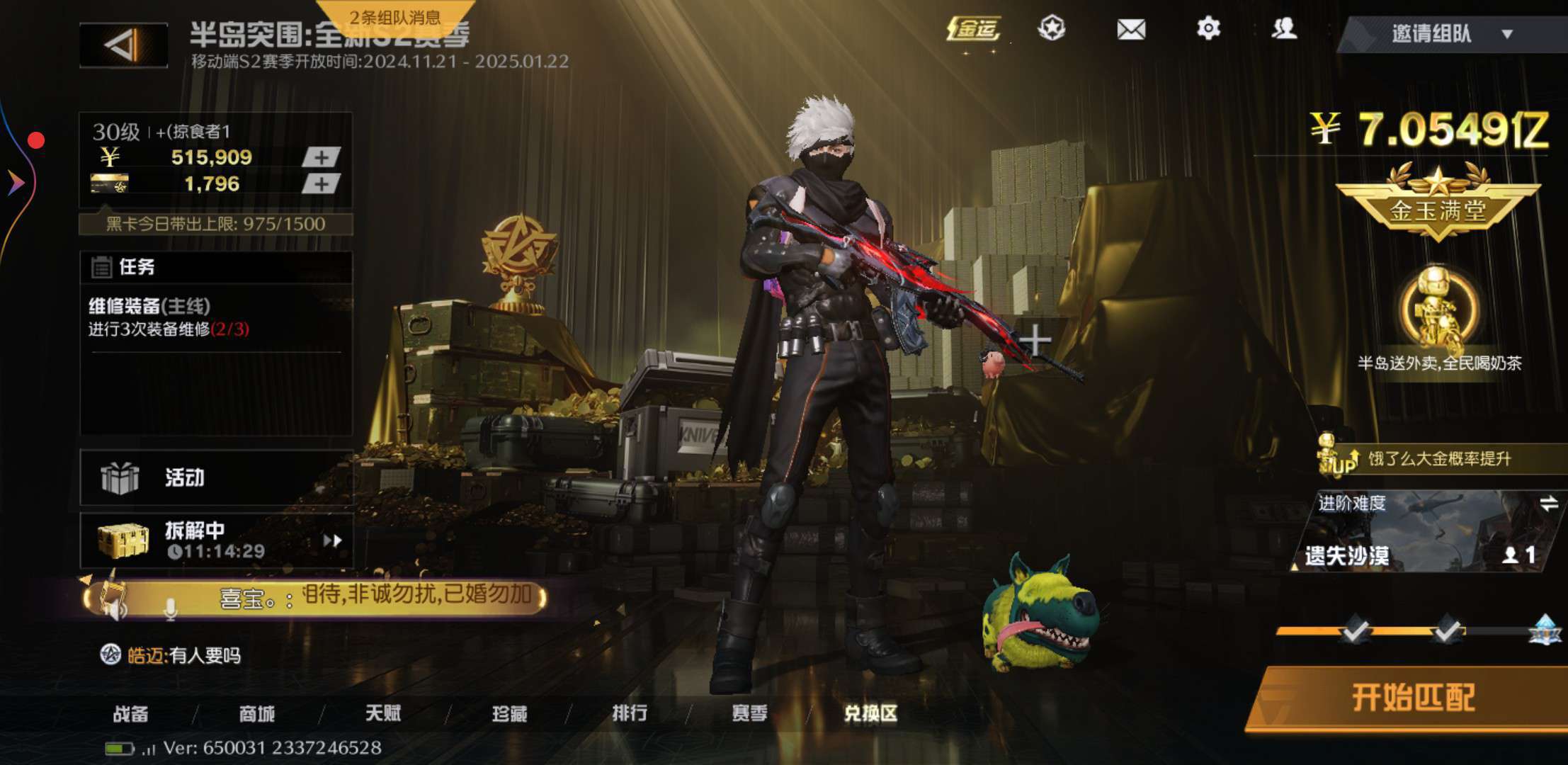Switch to the 天赋 talents tab
Screen dimensions: 1568x765
(383, 713)
